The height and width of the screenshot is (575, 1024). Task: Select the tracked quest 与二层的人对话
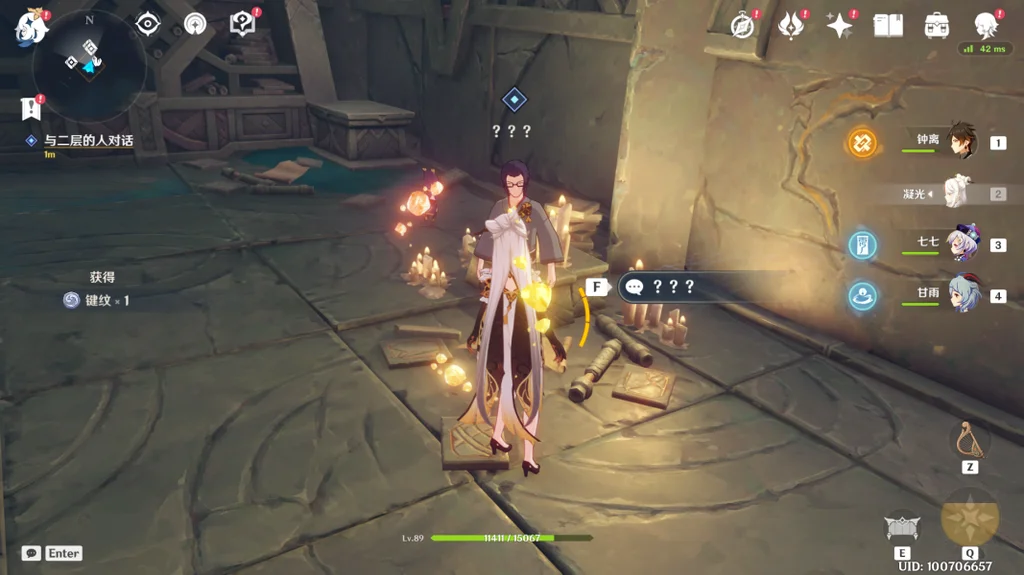[x=88, y=141]
